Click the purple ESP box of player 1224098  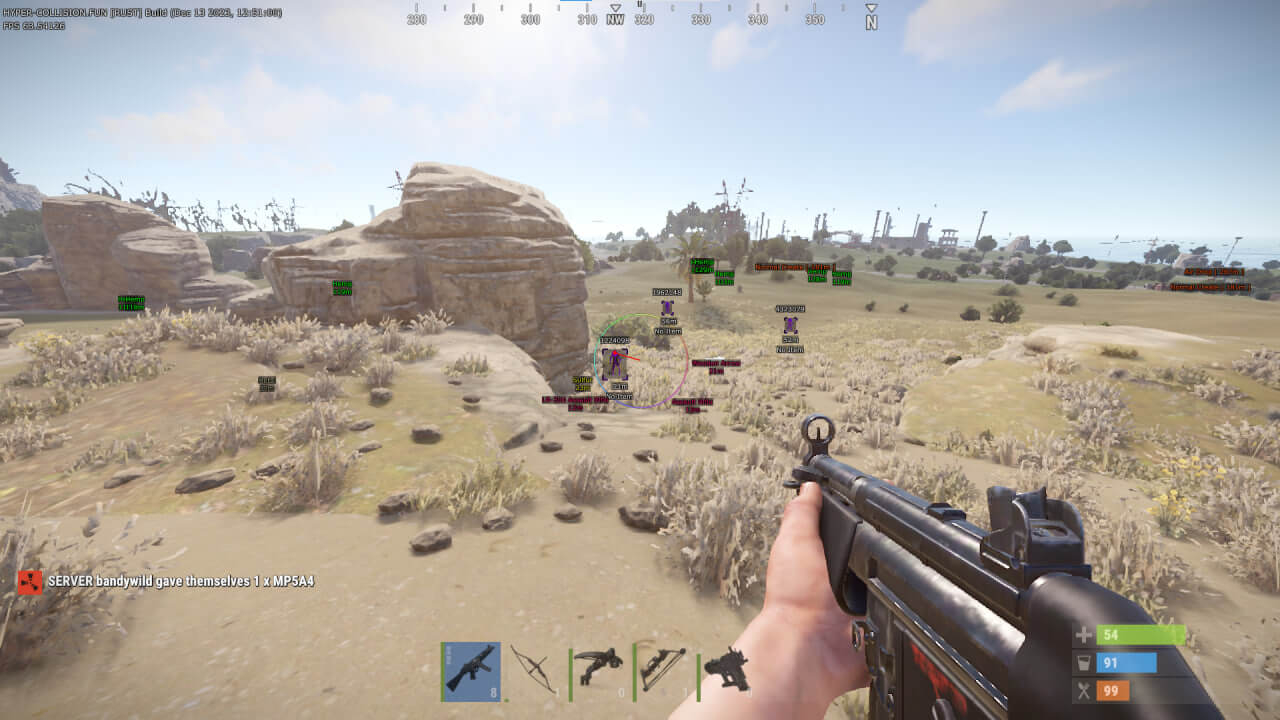pos(615,365)
